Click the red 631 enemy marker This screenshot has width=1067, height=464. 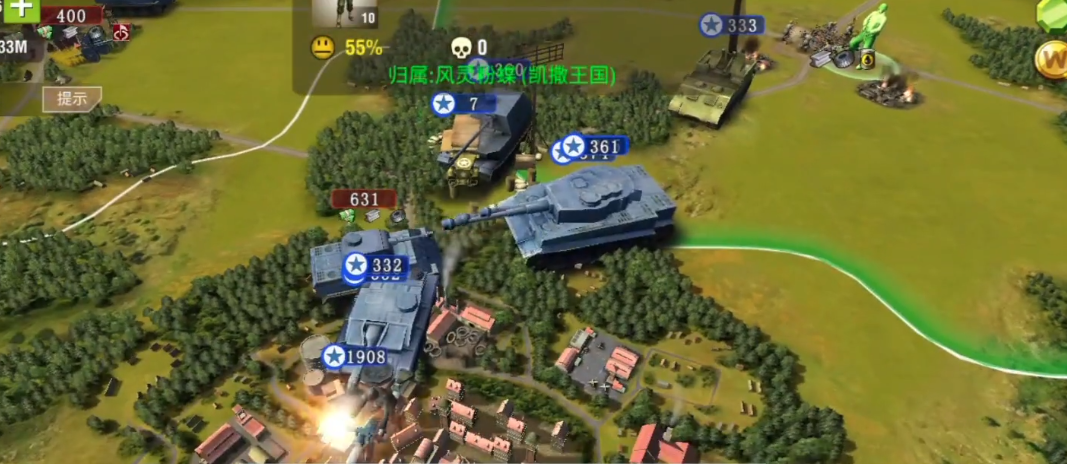coord(364,199)
